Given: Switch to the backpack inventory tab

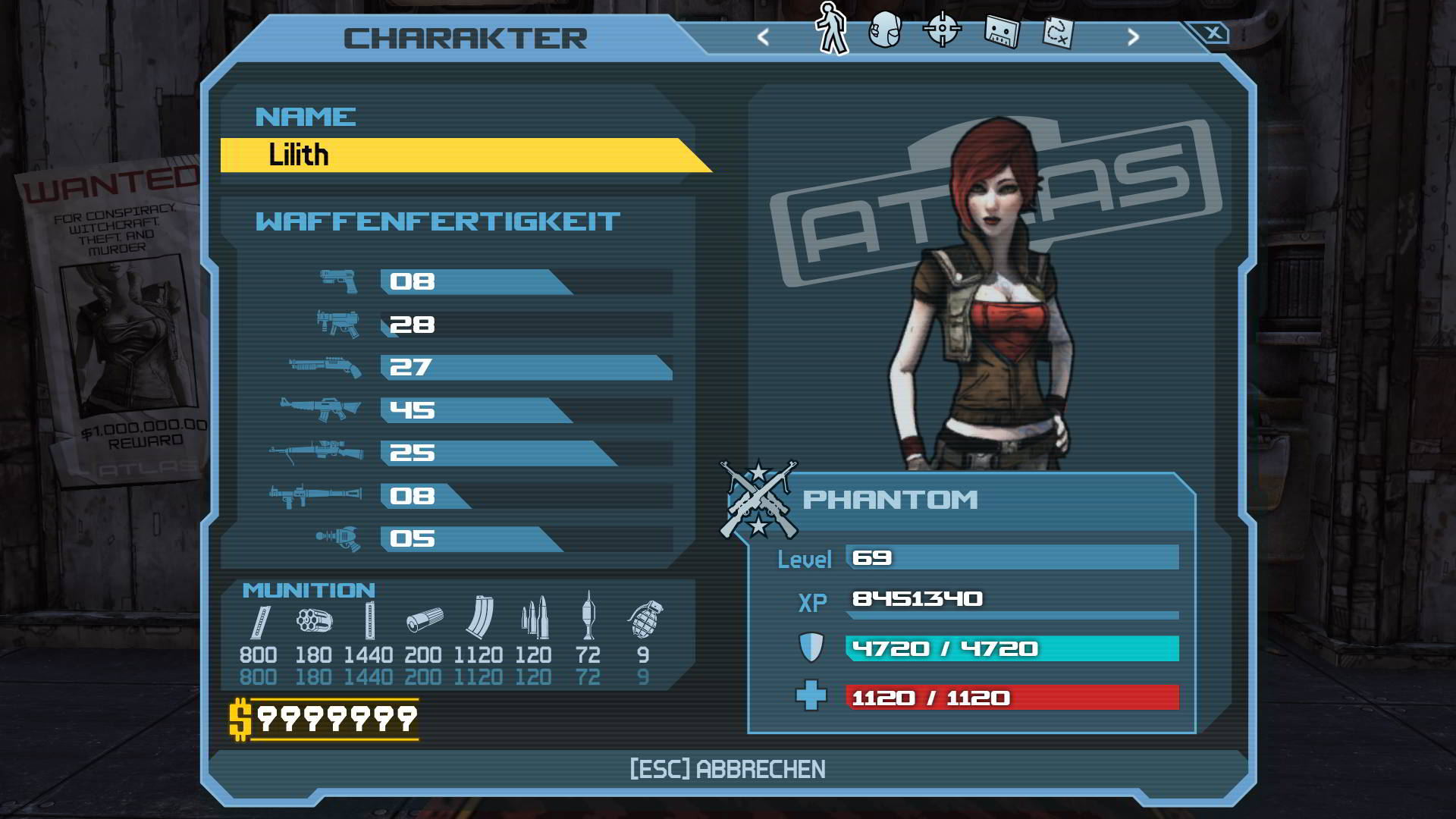Looking at the screenshot, I should pos(884,30).
